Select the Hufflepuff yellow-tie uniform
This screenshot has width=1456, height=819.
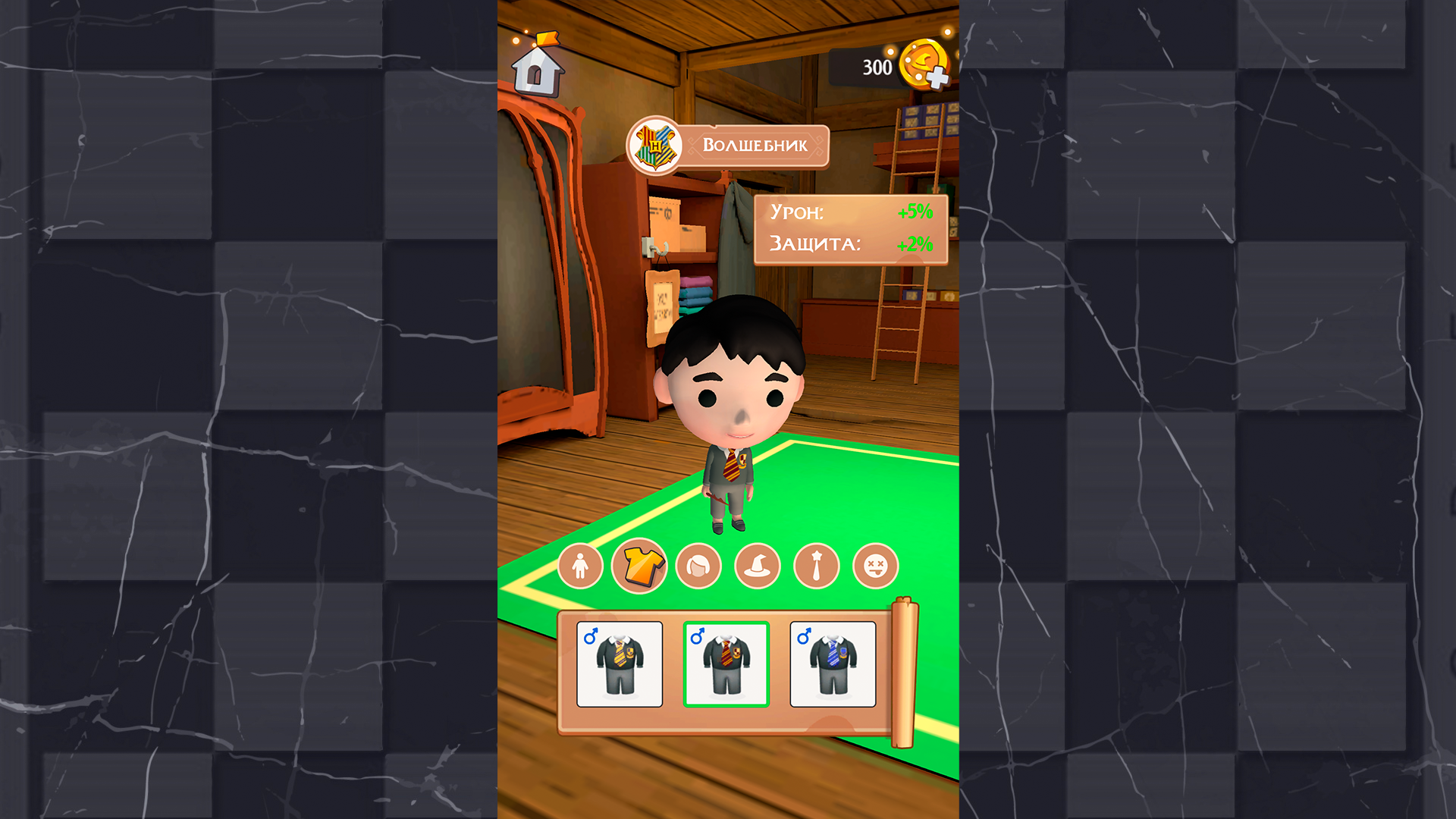click(x=619, y=664)
